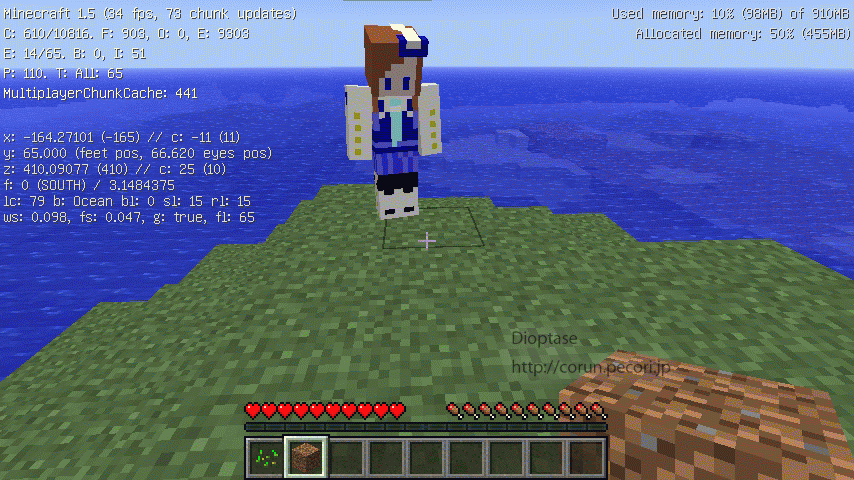Viewport: 854px width, 480px height.
Task: Select the seeds hotbar slot
Action: 265,458
